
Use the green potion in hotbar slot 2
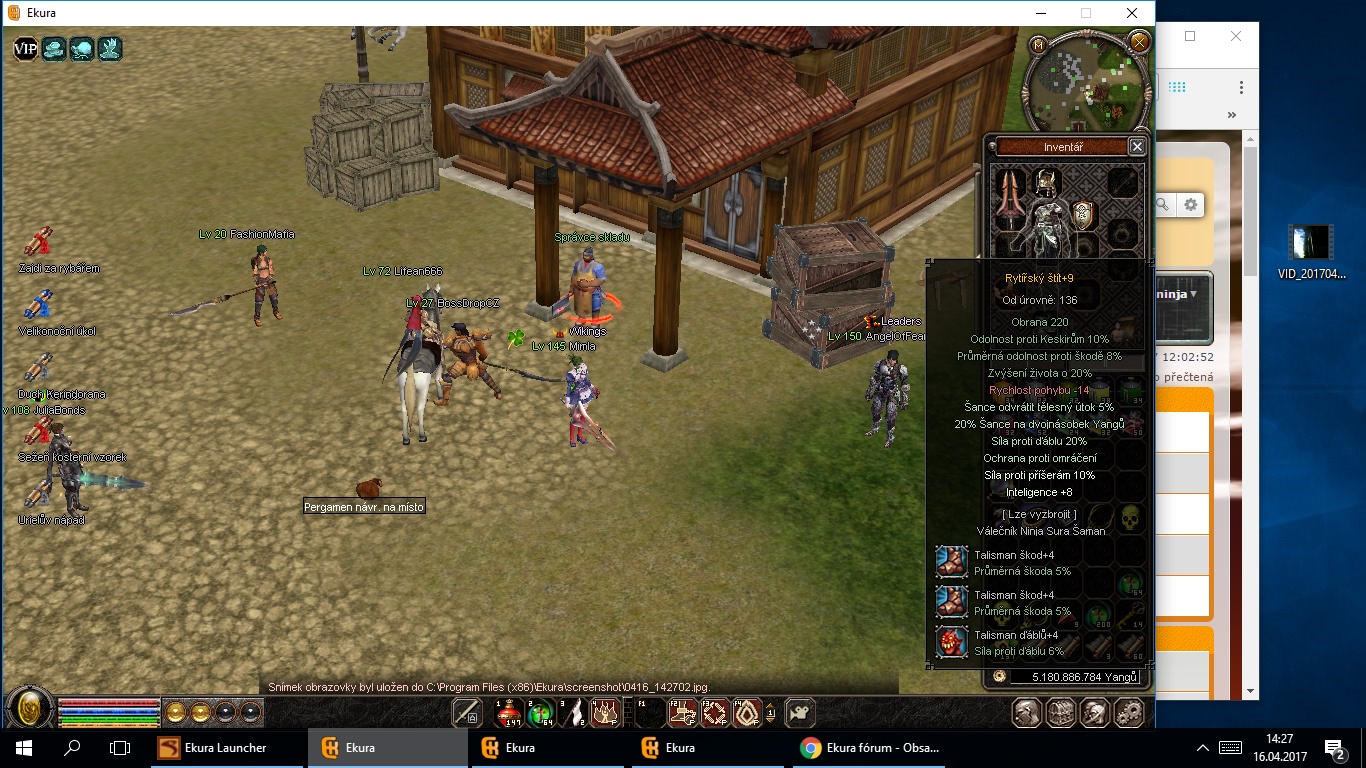pos(541,713)
